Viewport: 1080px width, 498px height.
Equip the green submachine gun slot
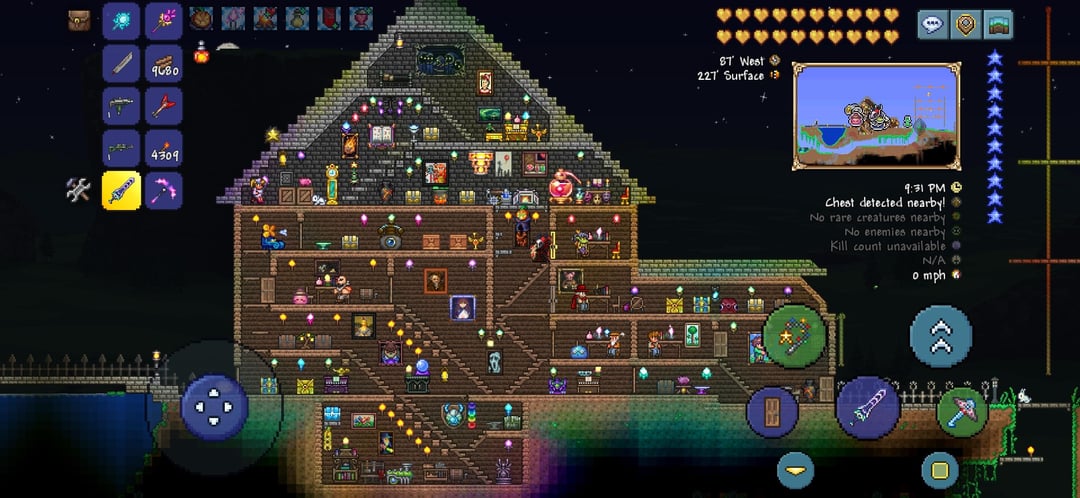[121, 106]
